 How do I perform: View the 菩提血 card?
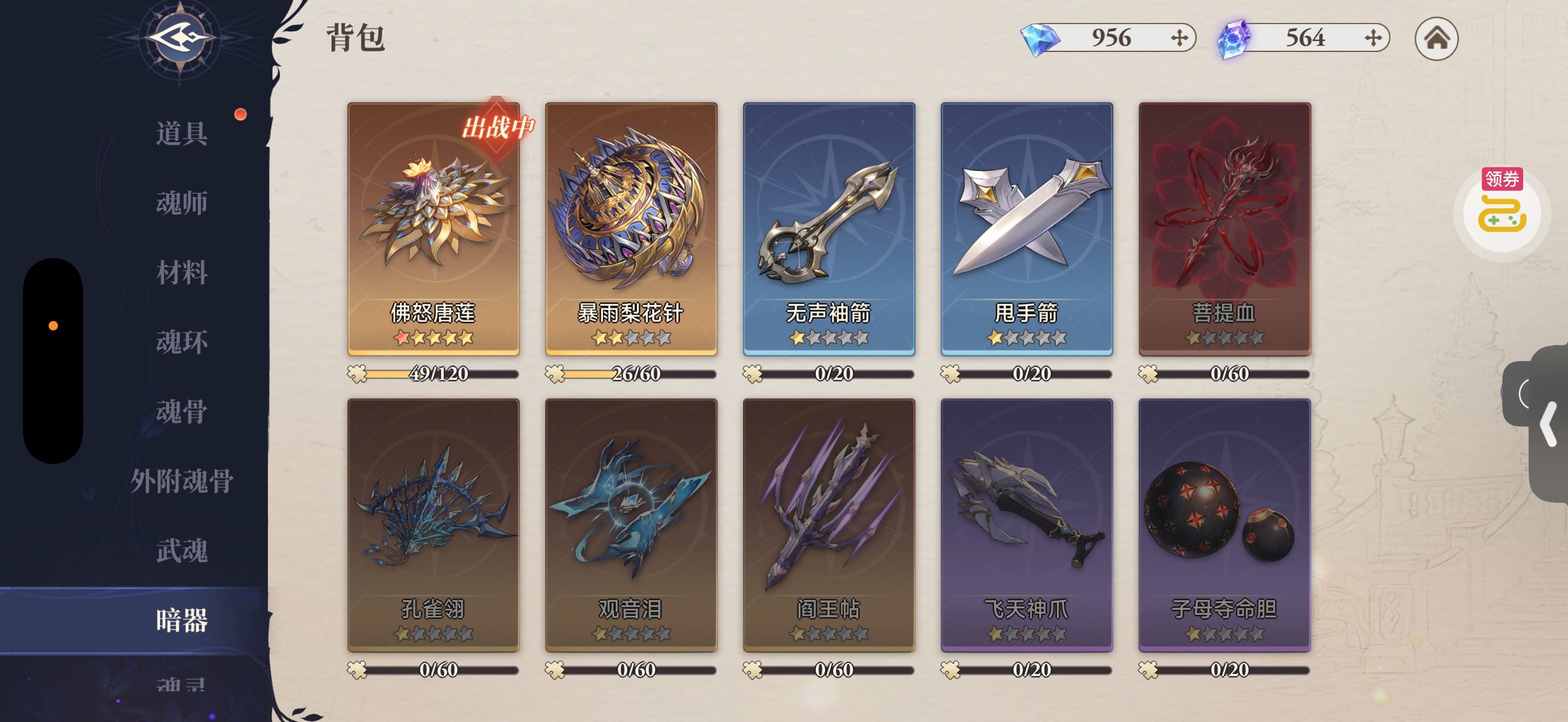[1224, 228]
